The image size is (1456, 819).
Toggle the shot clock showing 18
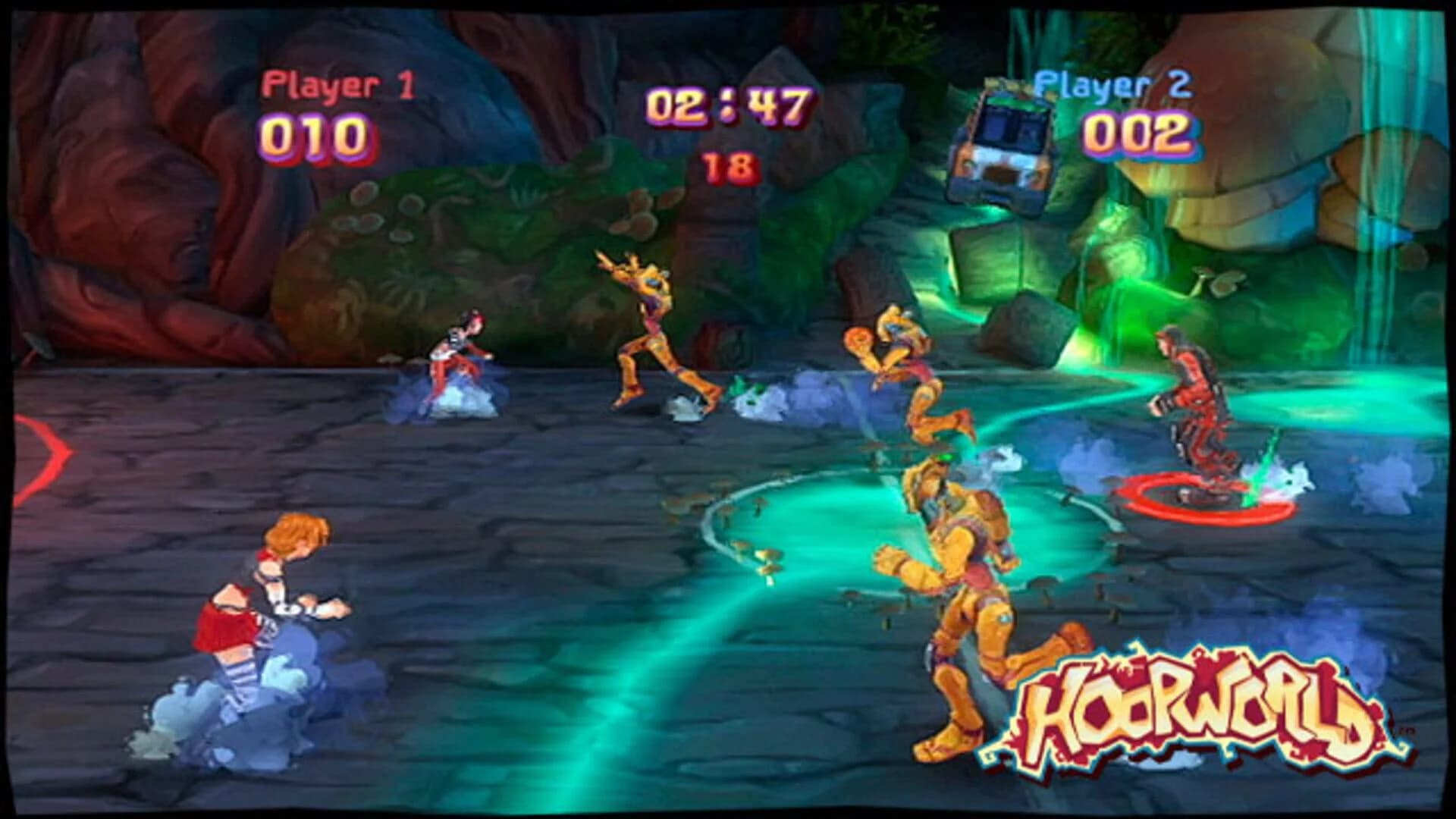pos(724,163)
